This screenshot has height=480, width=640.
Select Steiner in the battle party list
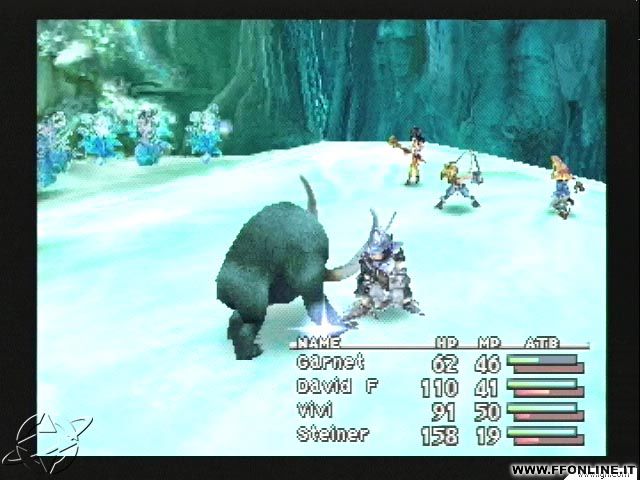[x=333, y=434]
